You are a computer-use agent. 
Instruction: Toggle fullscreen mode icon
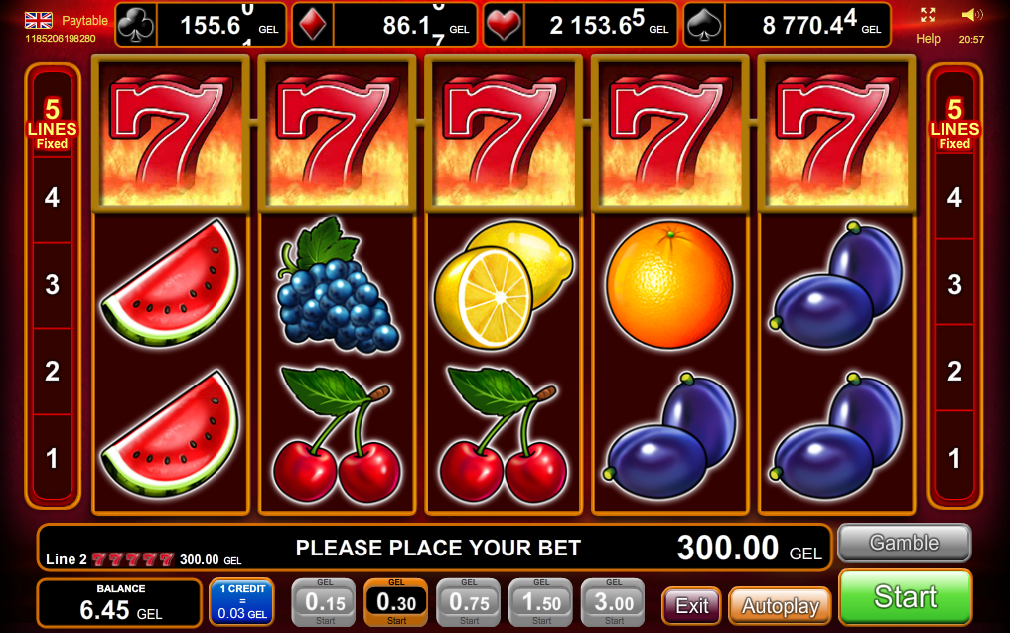(x=928, y=15)
